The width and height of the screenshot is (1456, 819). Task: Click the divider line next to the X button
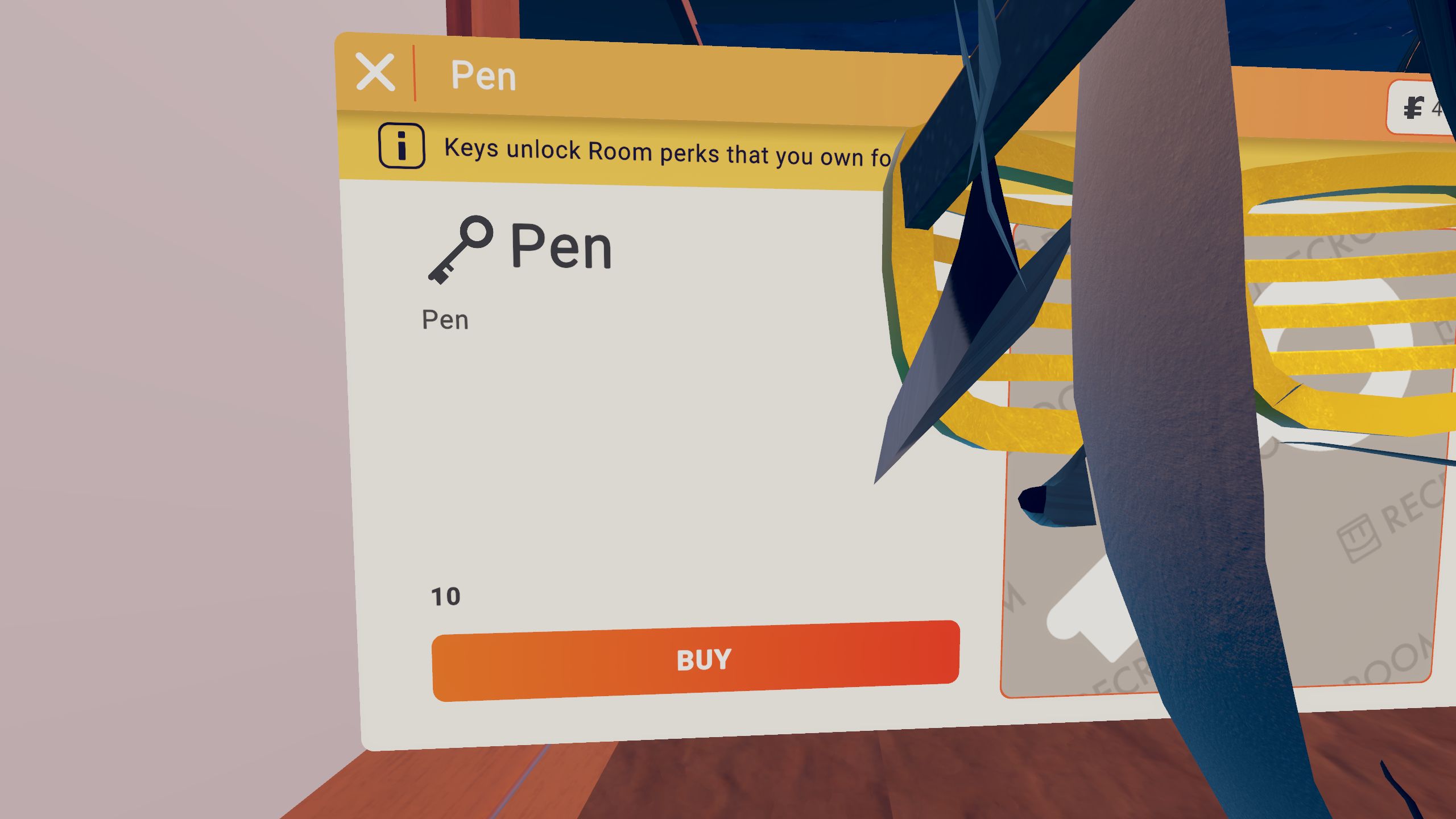click(415, 74)
